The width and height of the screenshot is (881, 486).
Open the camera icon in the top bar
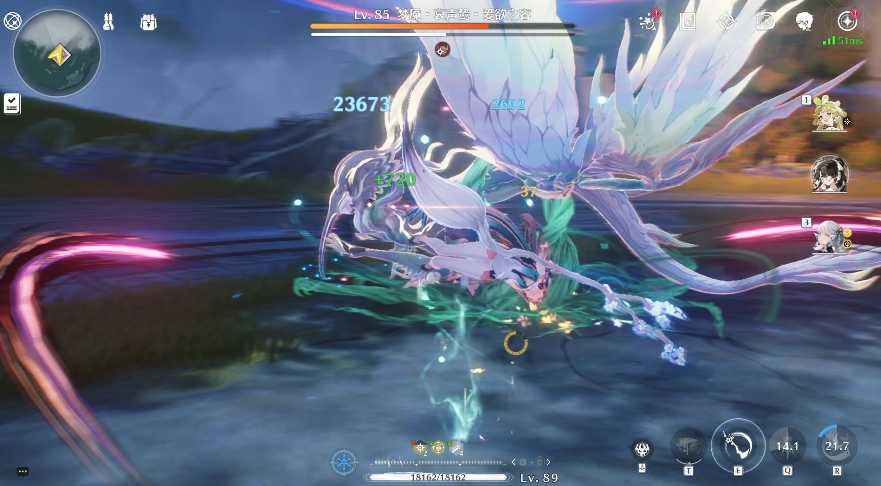765,21
